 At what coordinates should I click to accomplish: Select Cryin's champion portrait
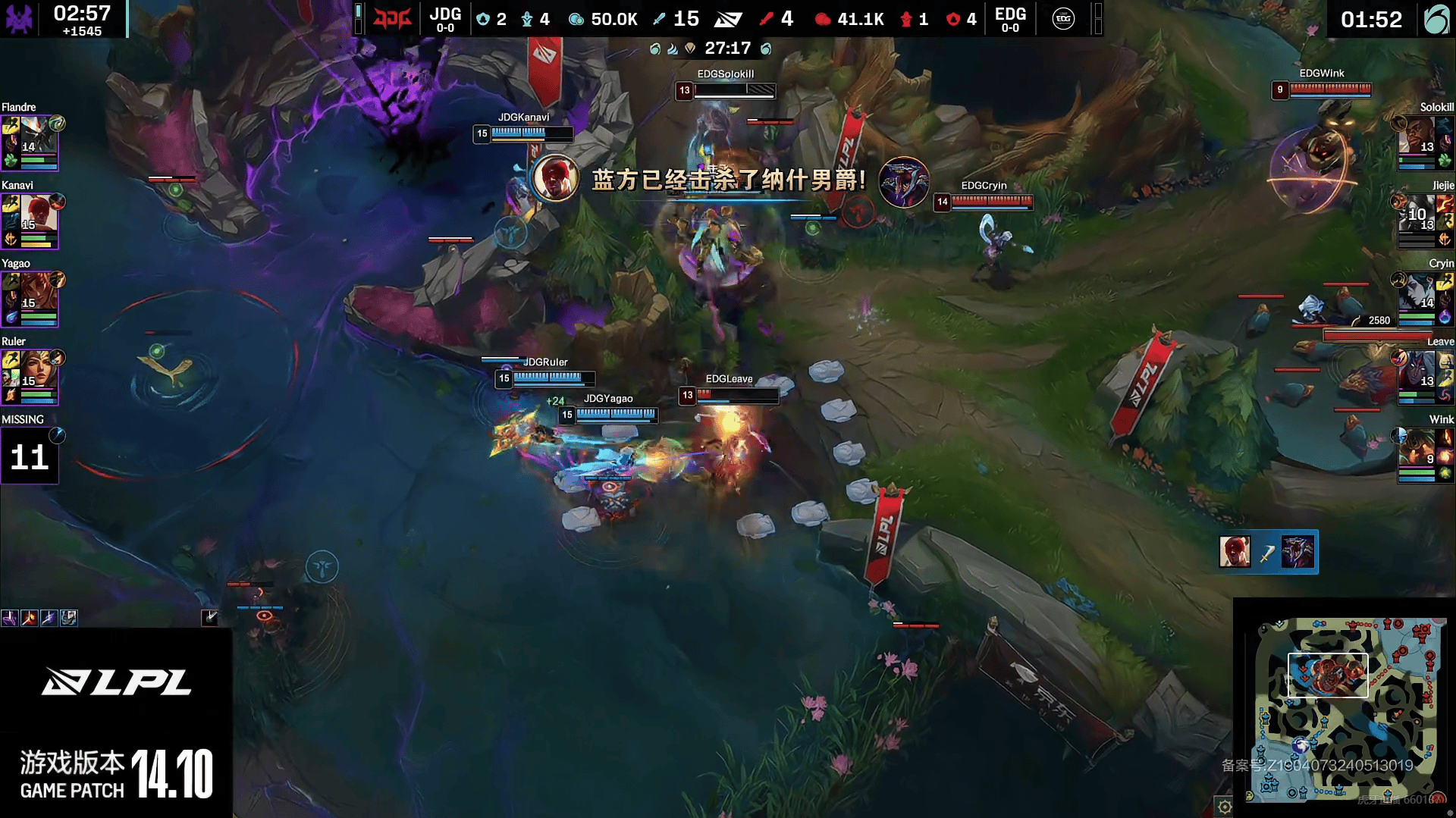tap(1417, 291)
